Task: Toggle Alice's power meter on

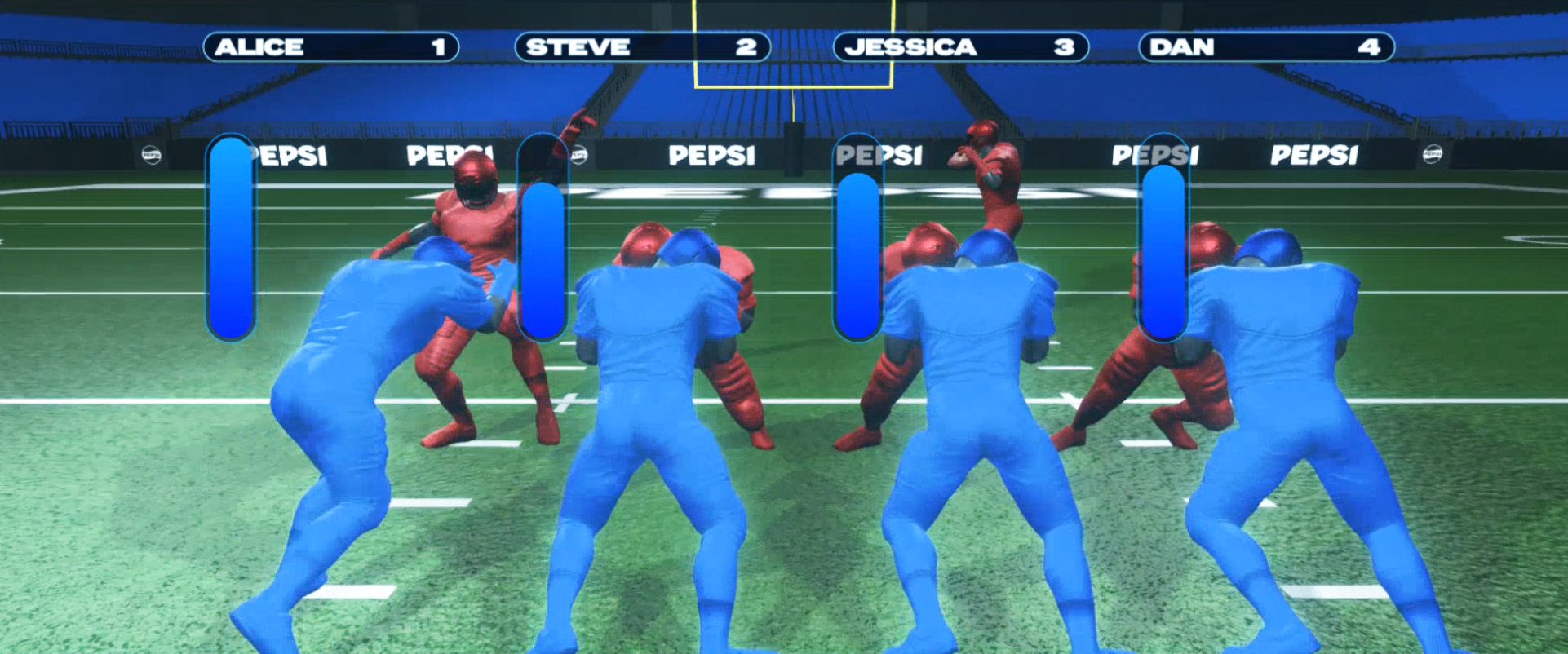Action: (x=231, y=236)
